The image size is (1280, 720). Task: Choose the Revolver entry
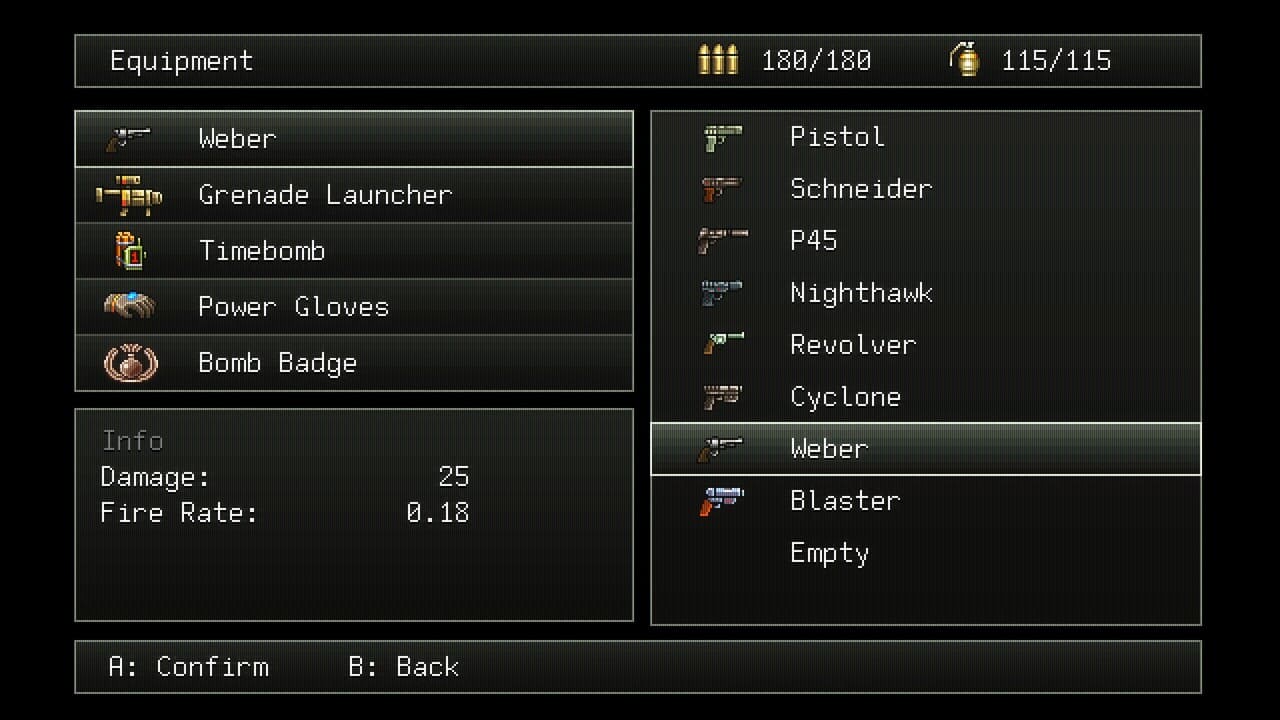[852, 345]
